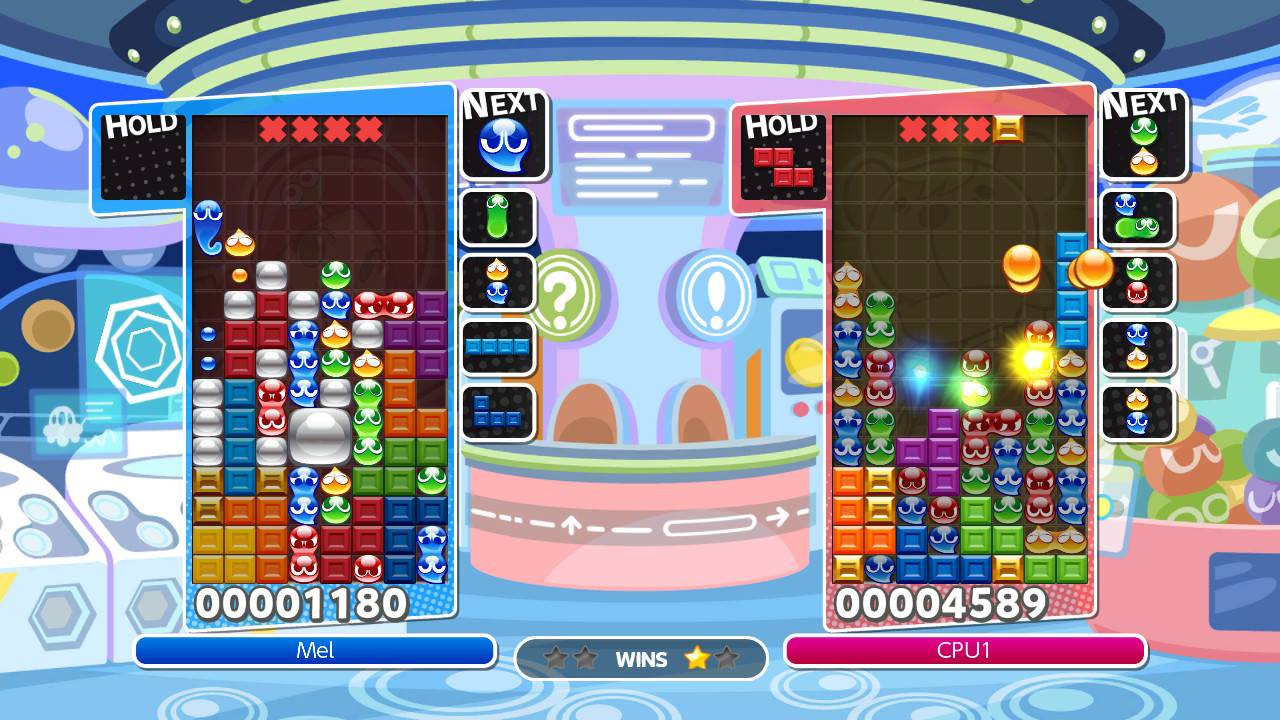Open the WINS star panel
The image size is (1280, 720).
(x=641, y=659)
